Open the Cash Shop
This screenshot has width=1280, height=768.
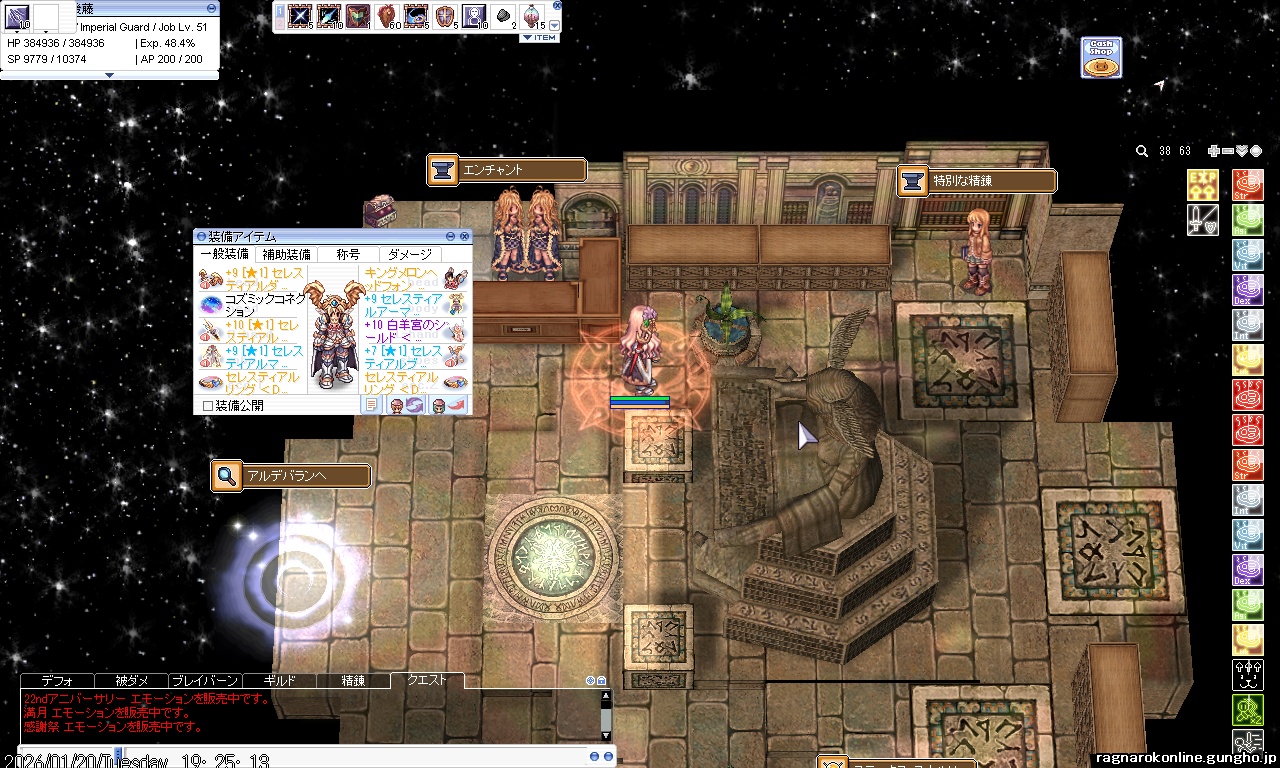[1100, 58]
